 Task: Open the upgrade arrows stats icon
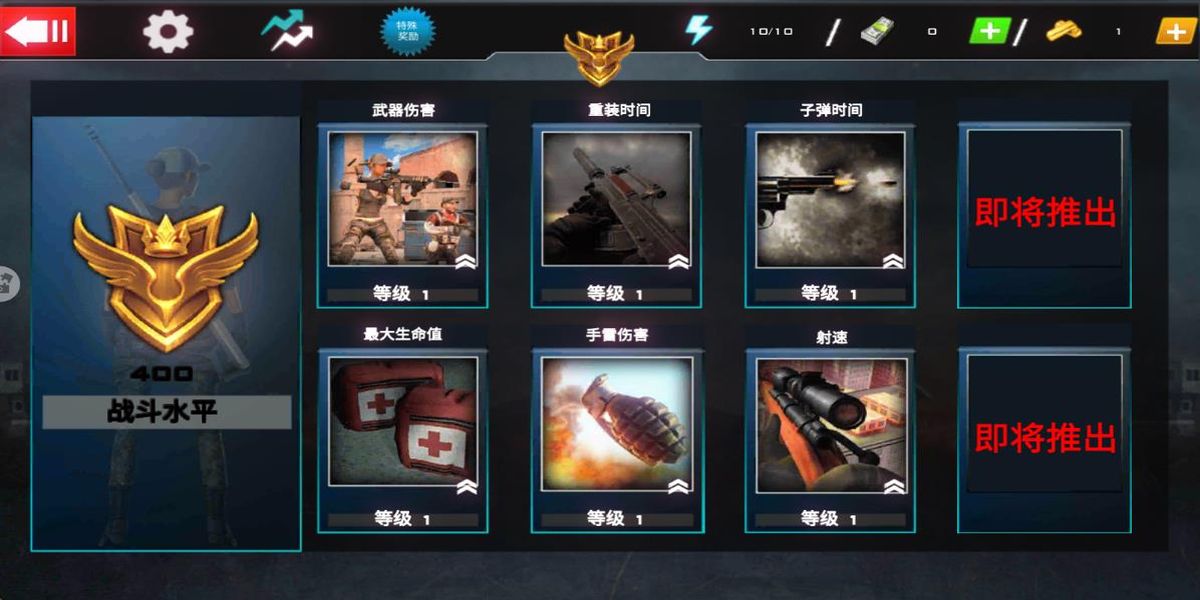[x=288, y=31]
